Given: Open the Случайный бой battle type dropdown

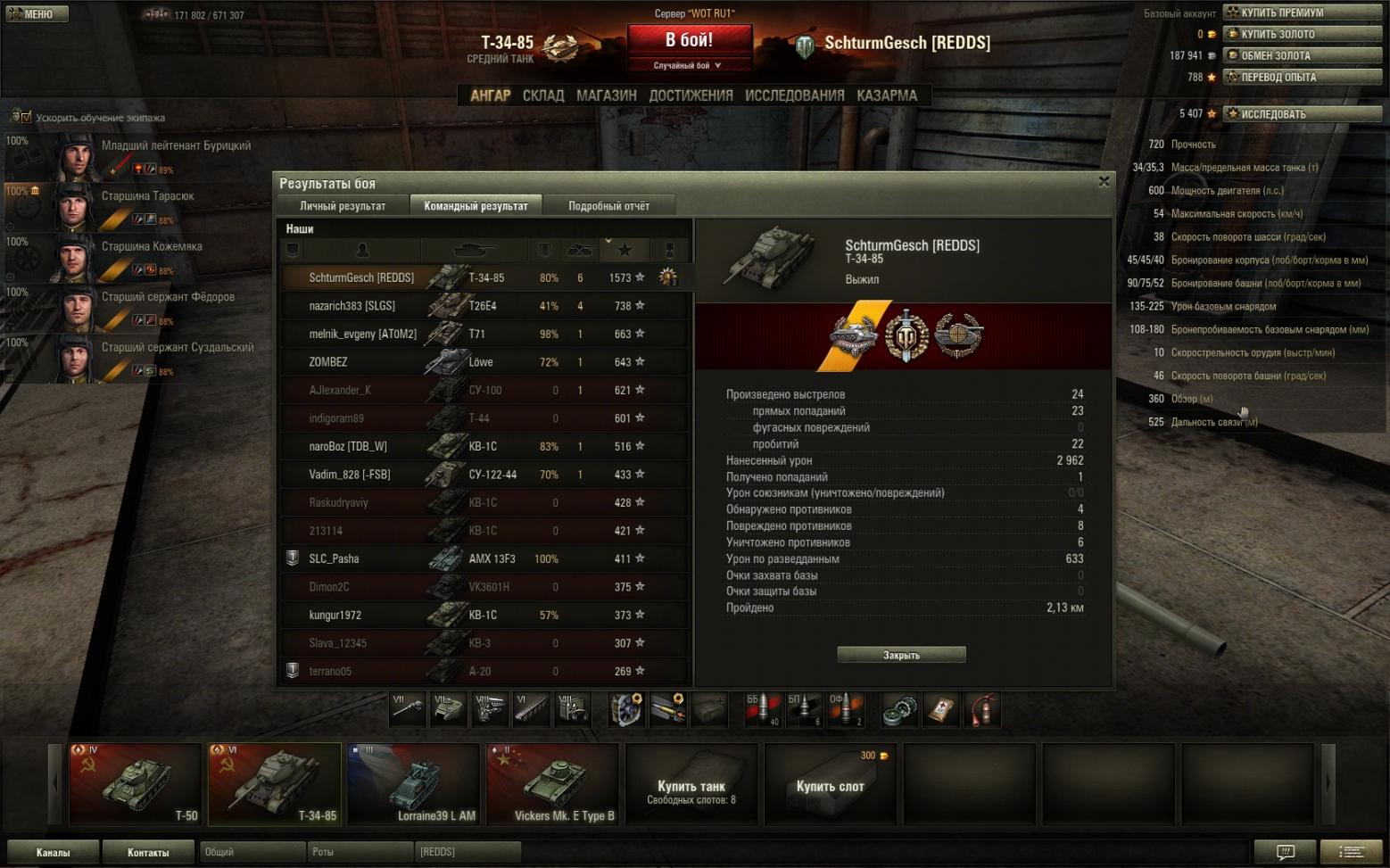Looking at the screenshot, I should [688, 65].
